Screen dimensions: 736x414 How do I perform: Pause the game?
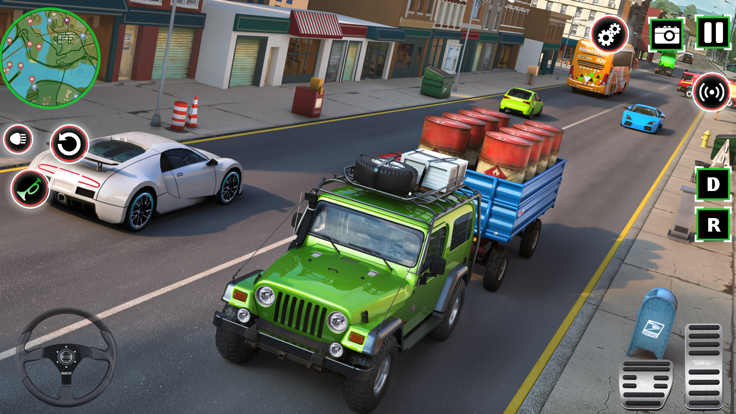pyautogui.click(x=713, y=33)
